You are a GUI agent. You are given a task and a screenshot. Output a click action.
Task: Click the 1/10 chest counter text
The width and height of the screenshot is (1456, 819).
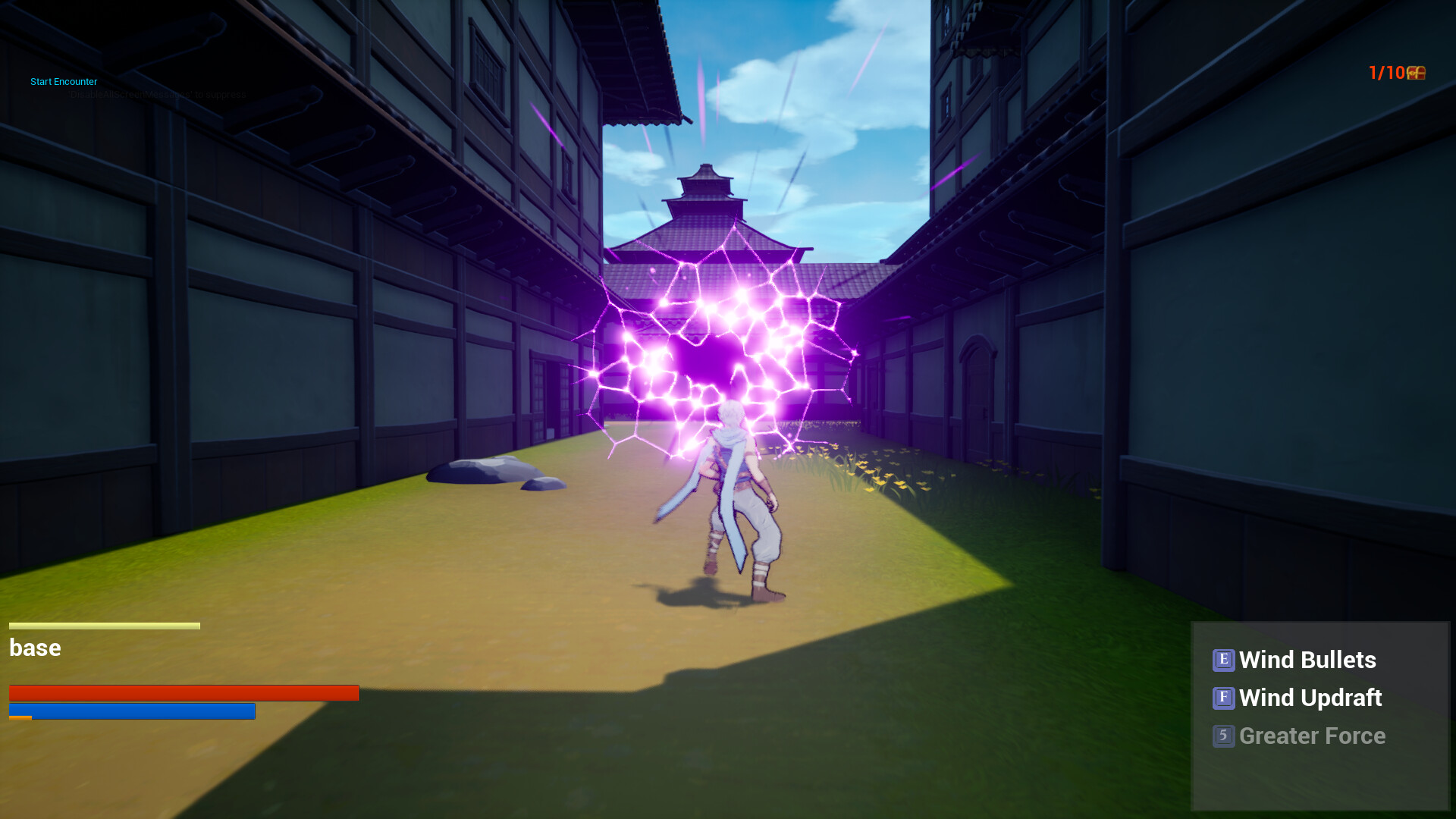(1385, 72)
